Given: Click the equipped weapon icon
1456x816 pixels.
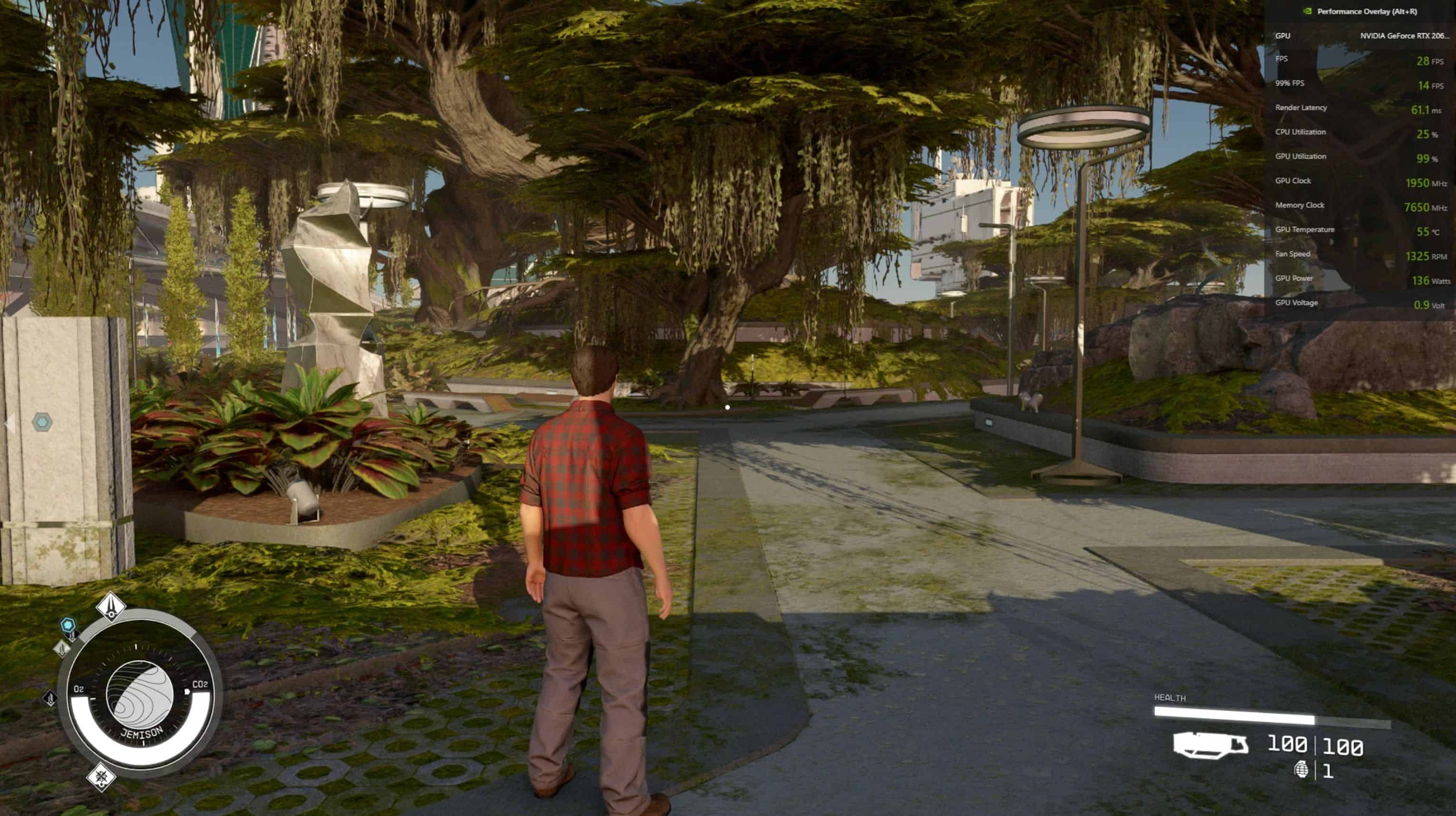Looking at the screenshot, I should tap(1210, 745).
